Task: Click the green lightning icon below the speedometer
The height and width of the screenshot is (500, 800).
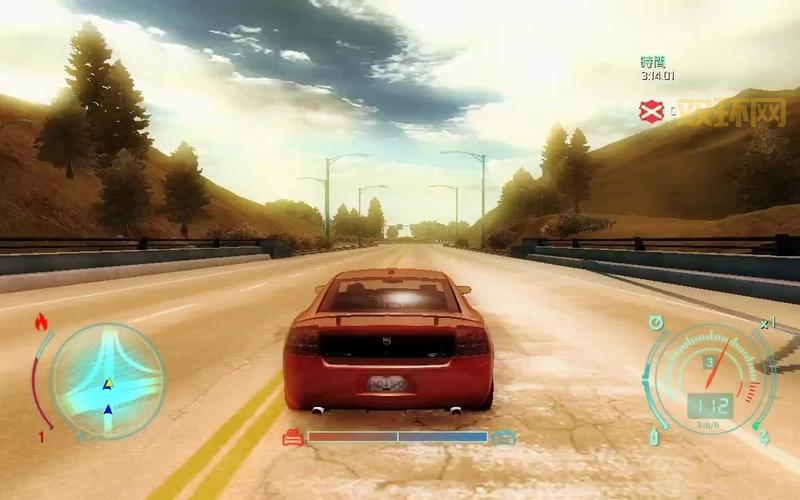Action: click(763, 437)
